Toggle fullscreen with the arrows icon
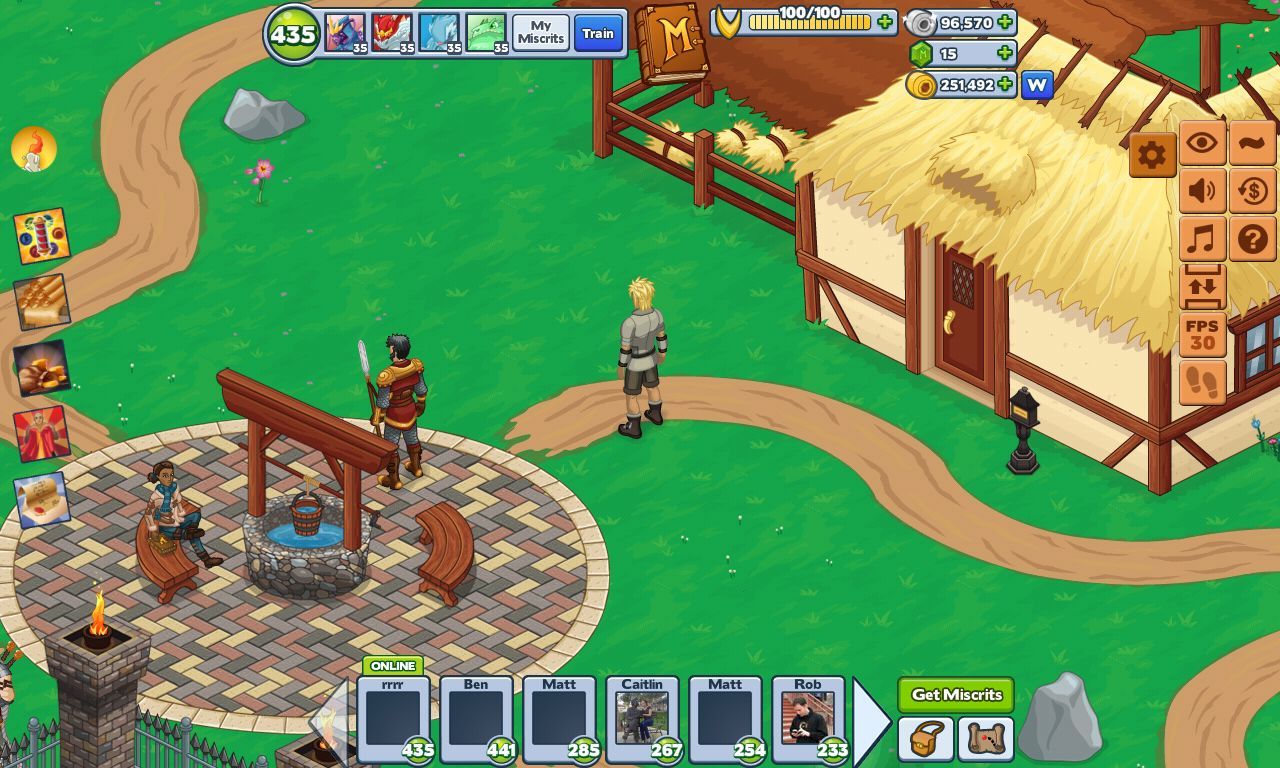The image size is (1280, 768). click(x=1202, y=287)
